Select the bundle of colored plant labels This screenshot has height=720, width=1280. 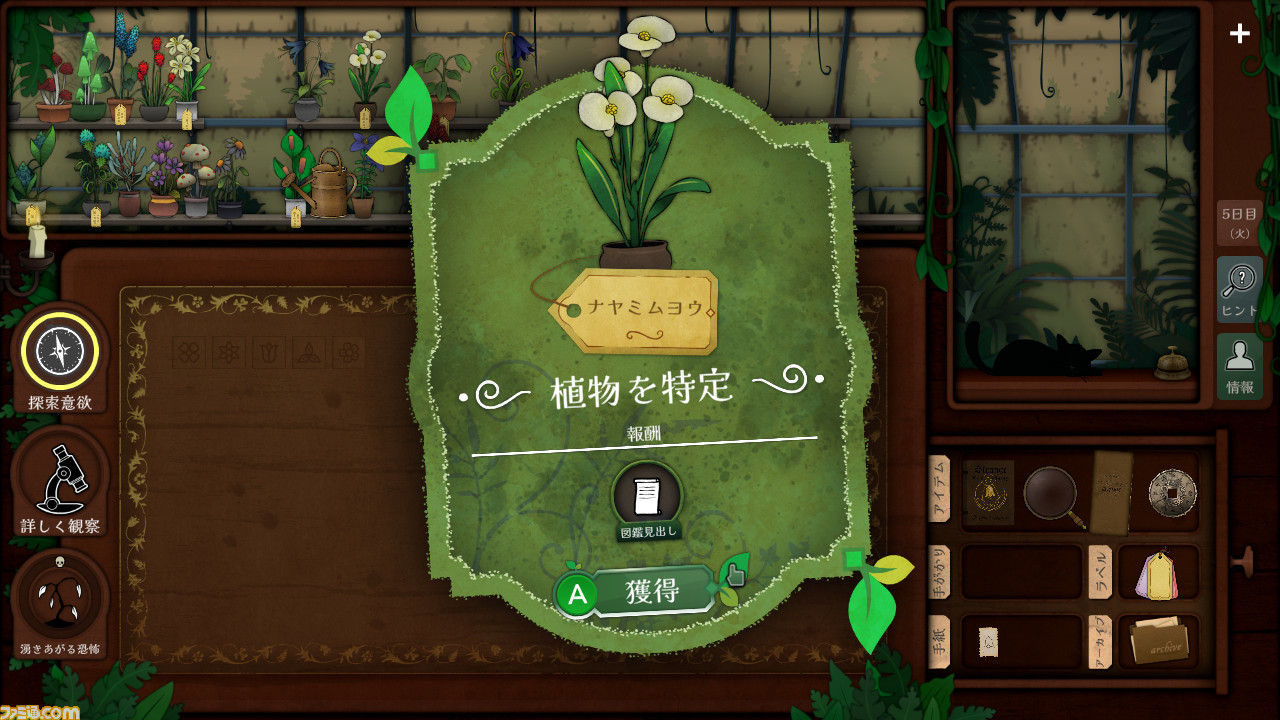pos(1158,576)
